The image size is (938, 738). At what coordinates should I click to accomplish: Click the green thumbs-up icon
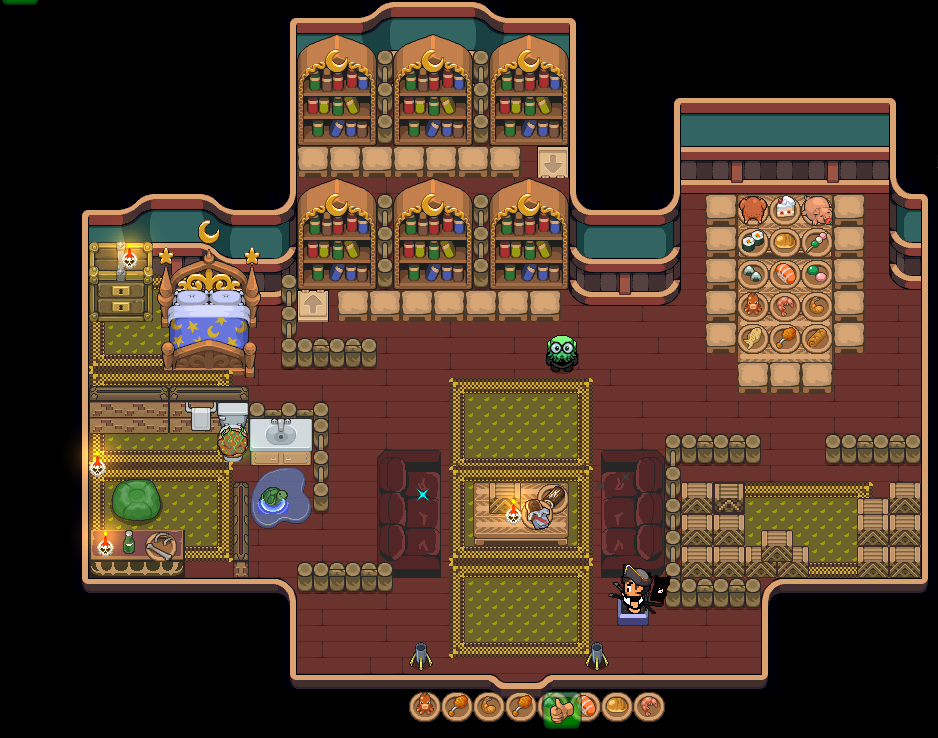point(559,709)
